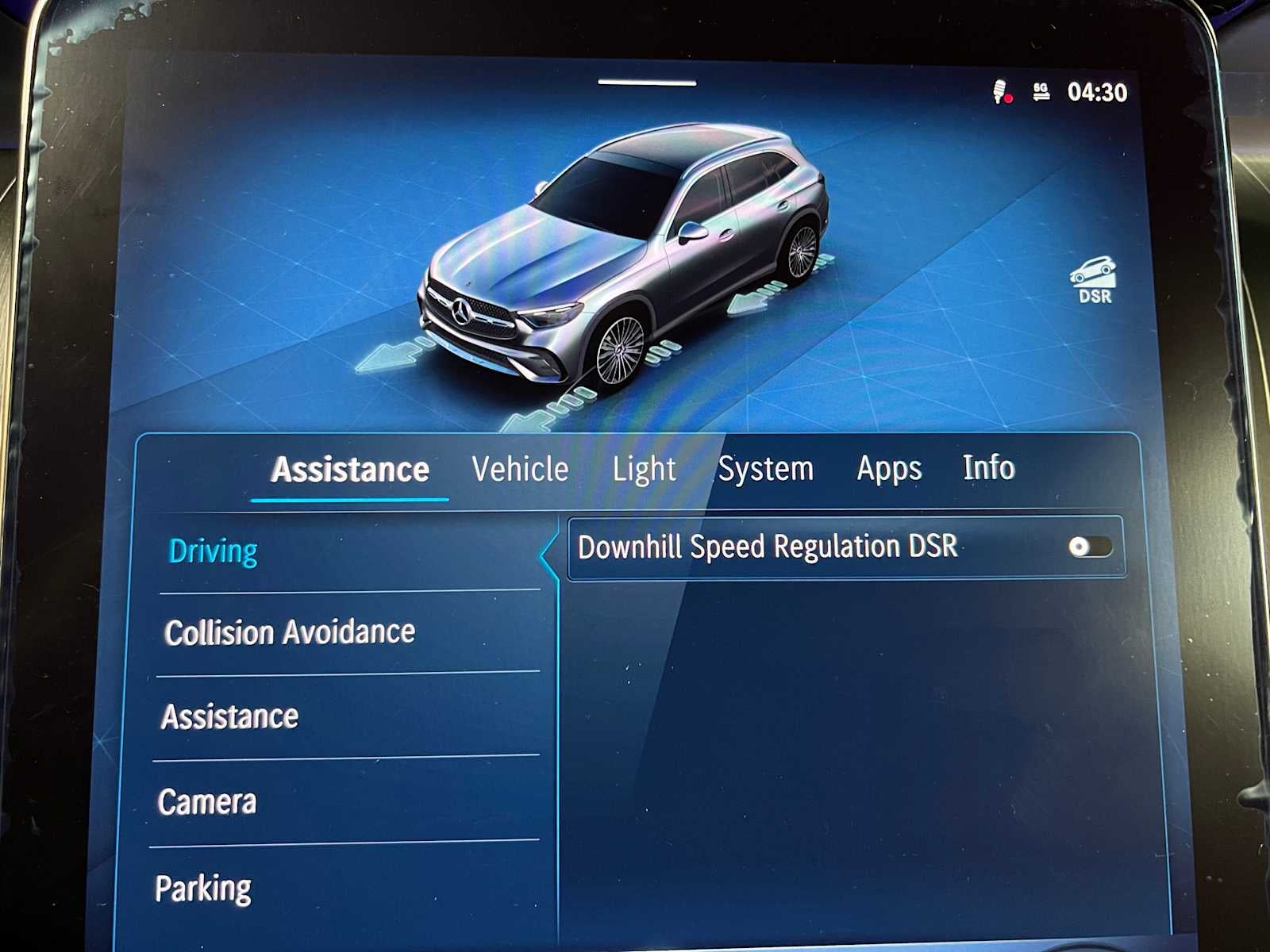Open the Light settings tab
This screenshot has width=1270, height=952.
[x=645, y=469]
